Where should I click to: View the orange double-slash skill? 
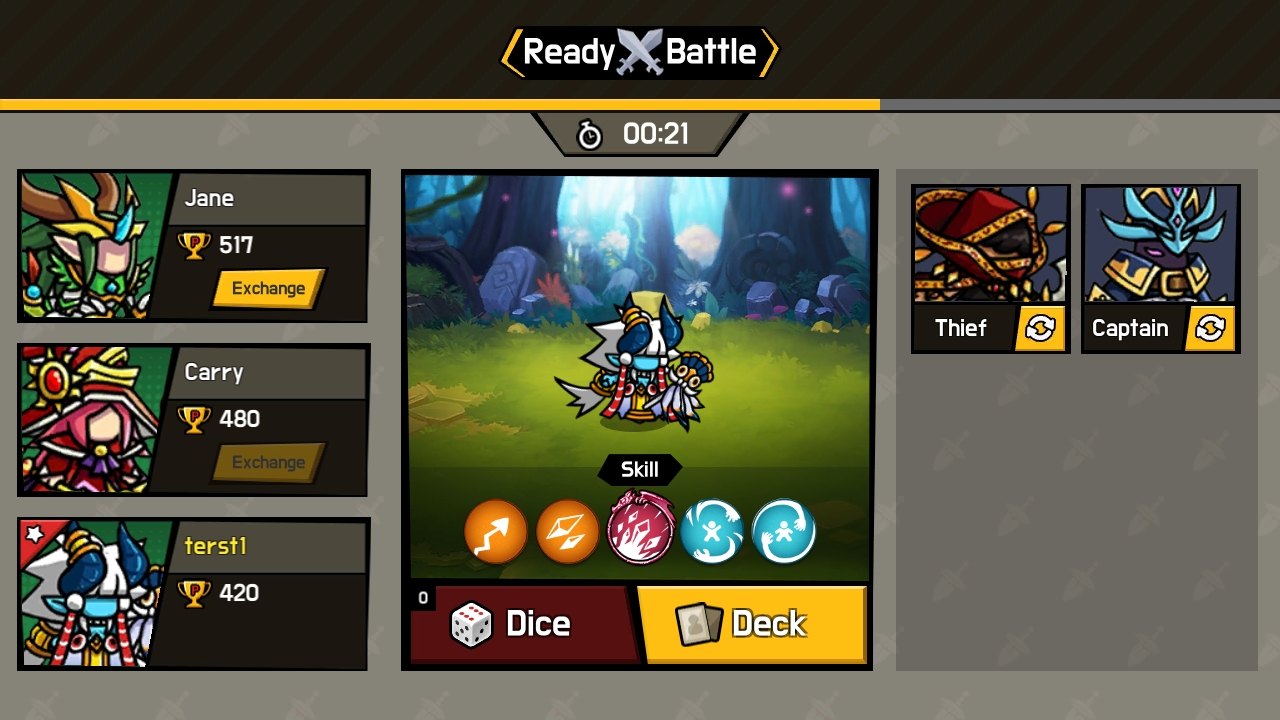(x=568, y=531)
